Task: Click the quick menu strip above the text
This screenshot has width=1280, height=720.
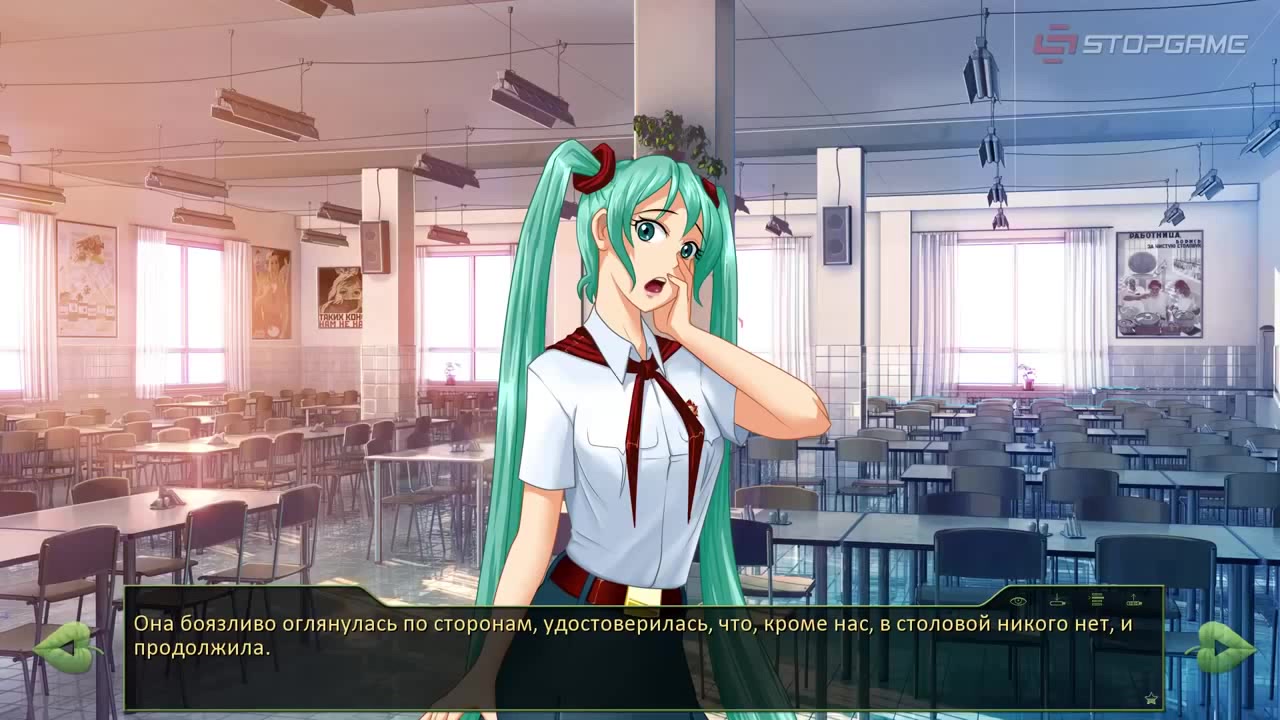Action: [1075, 600]
